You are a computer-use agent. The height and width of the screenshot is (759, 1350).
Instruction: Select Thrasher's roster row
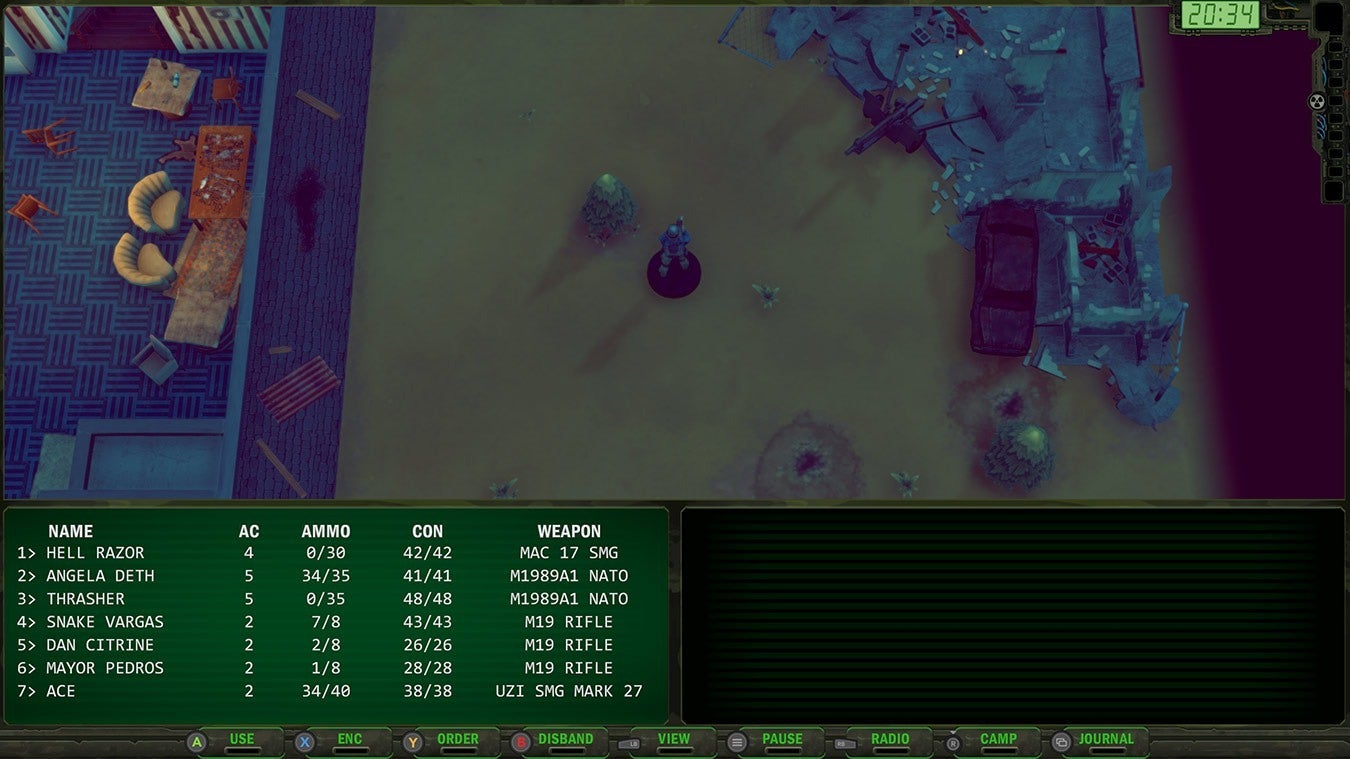85,599
